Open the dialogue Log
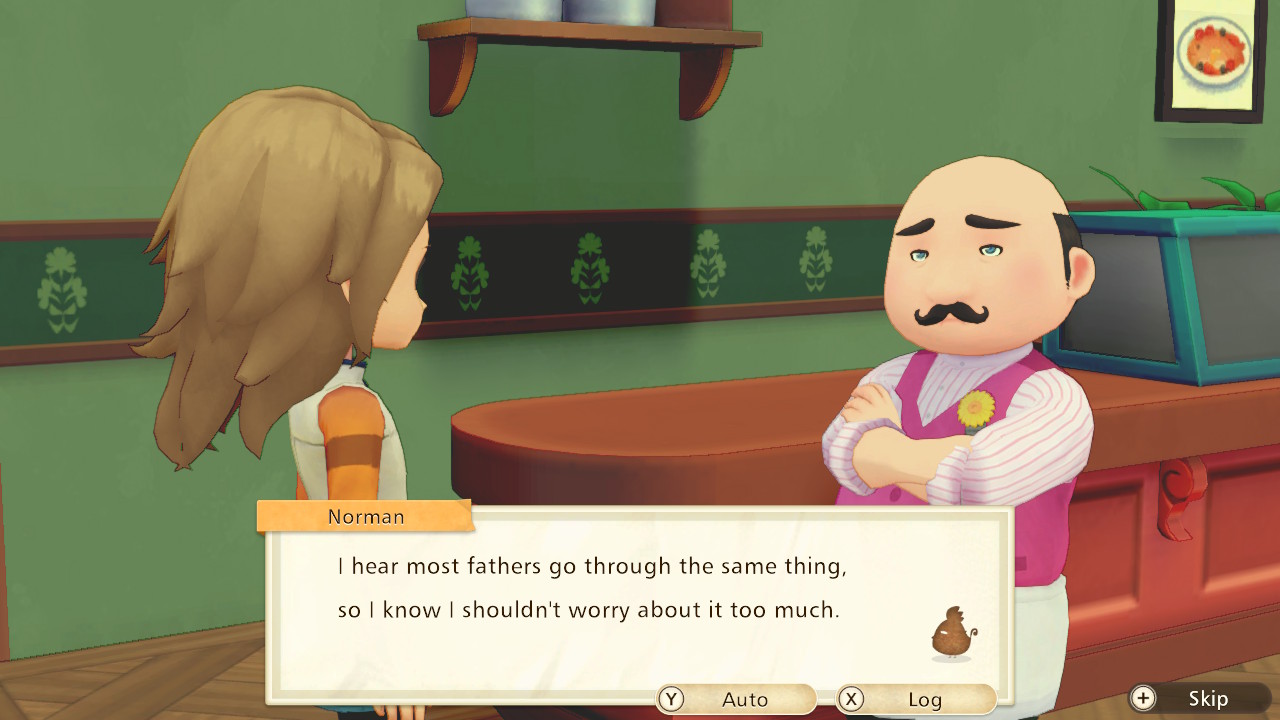This screenshot has height=720, width=1280. (x=916, y=699)
